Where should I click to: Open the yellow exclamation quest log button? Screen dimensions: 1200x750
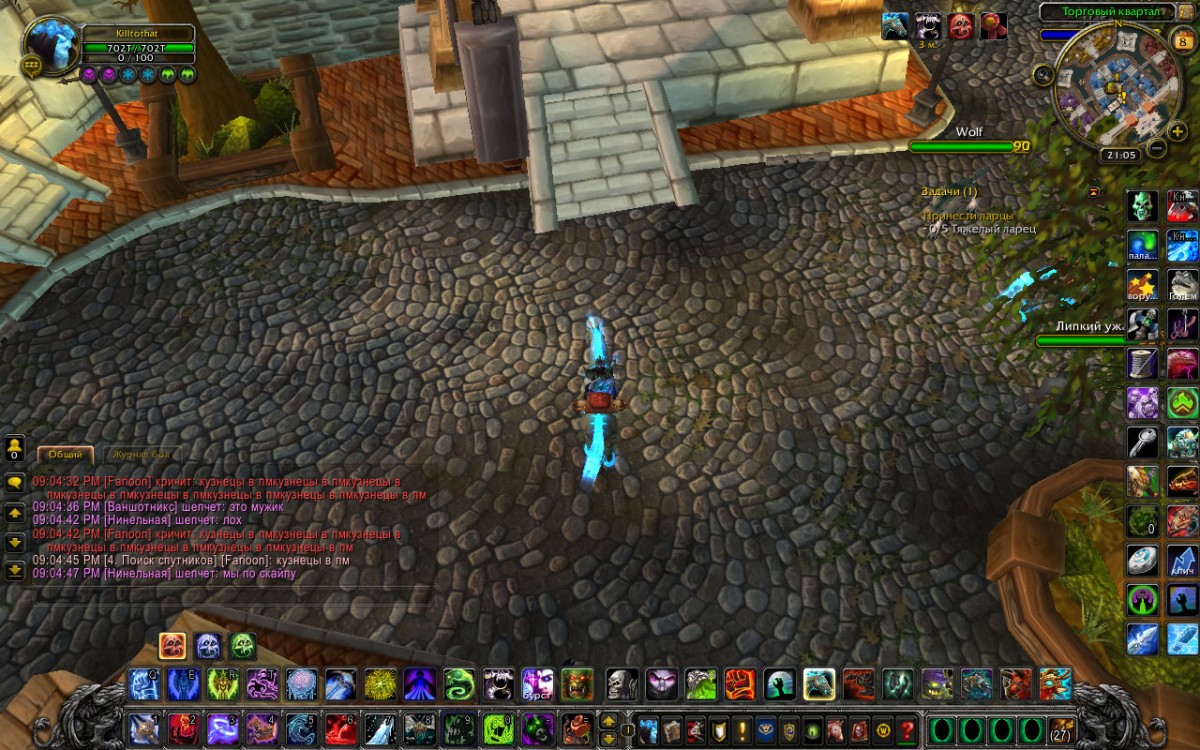pyautogui.click(x=742, y=729)
